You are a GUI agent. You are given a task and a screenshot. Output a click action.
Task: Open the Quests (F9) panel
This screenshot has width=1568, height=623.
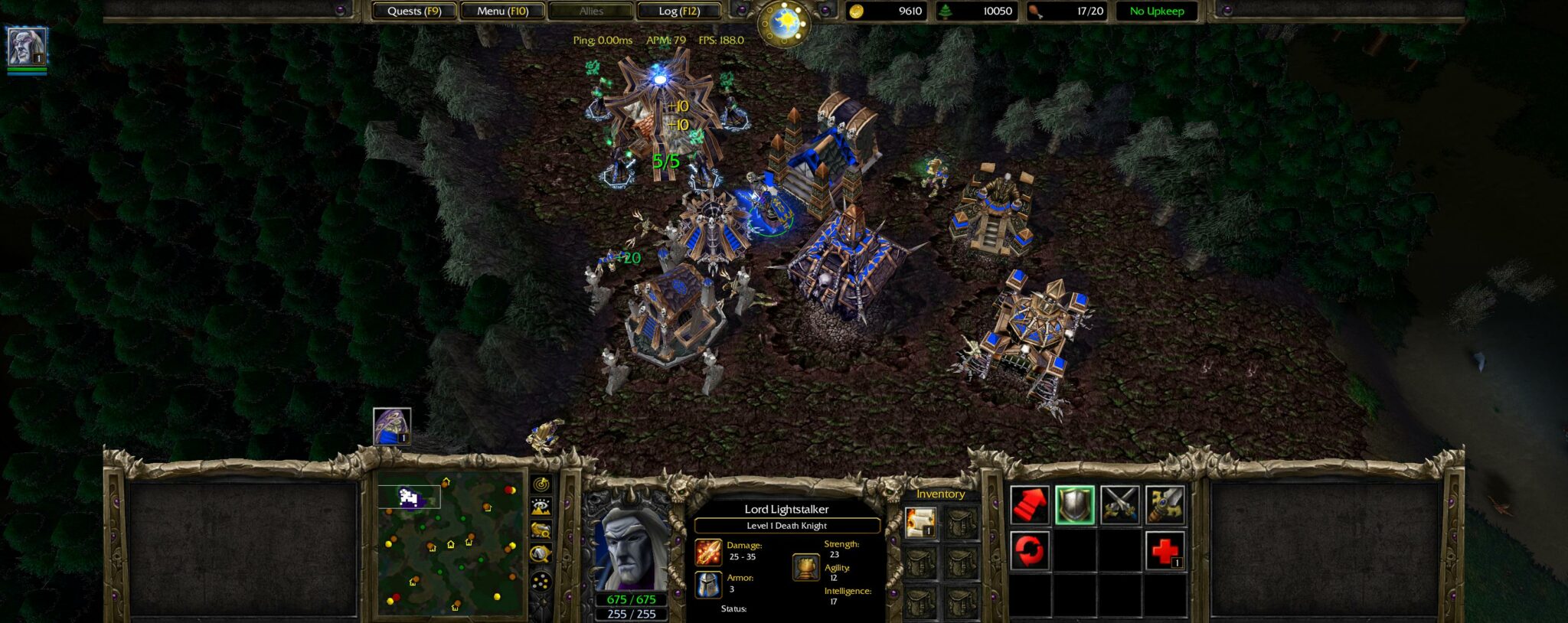(414, 11)
